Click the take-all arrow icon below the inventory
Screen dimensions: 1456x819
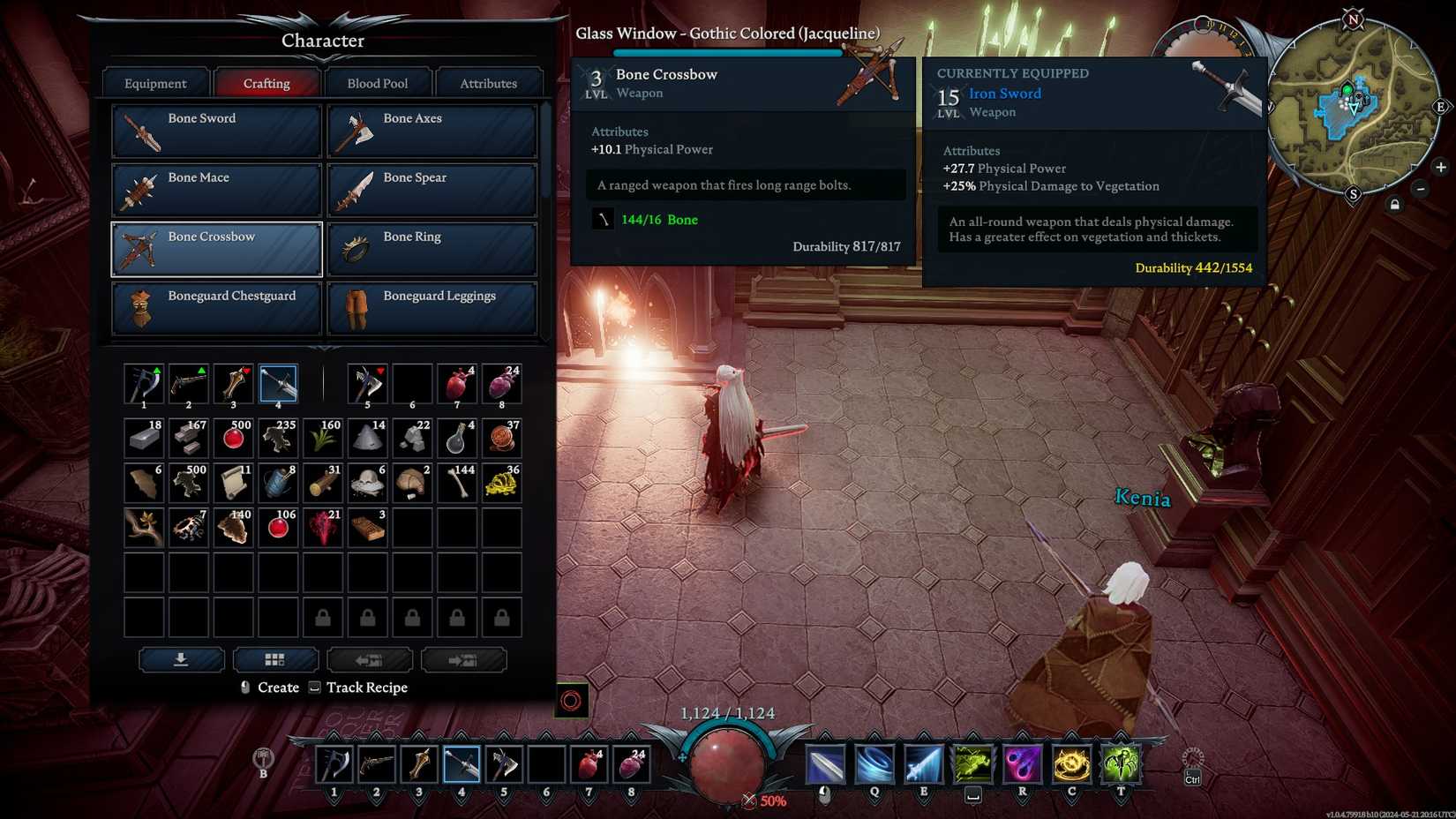tap(181, 658)
